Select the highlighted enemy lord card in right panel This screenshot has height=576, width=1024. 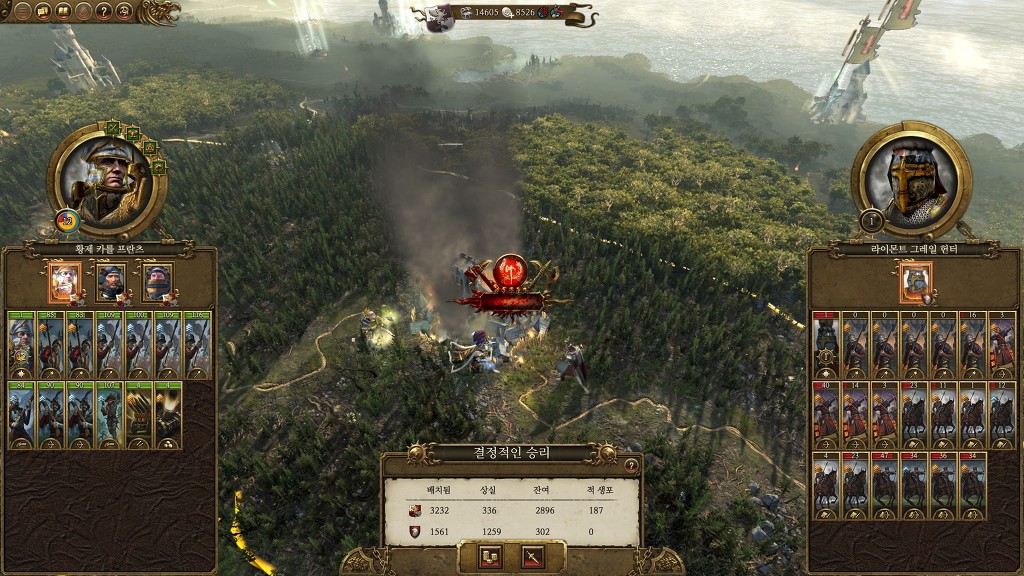pos(915,281)
